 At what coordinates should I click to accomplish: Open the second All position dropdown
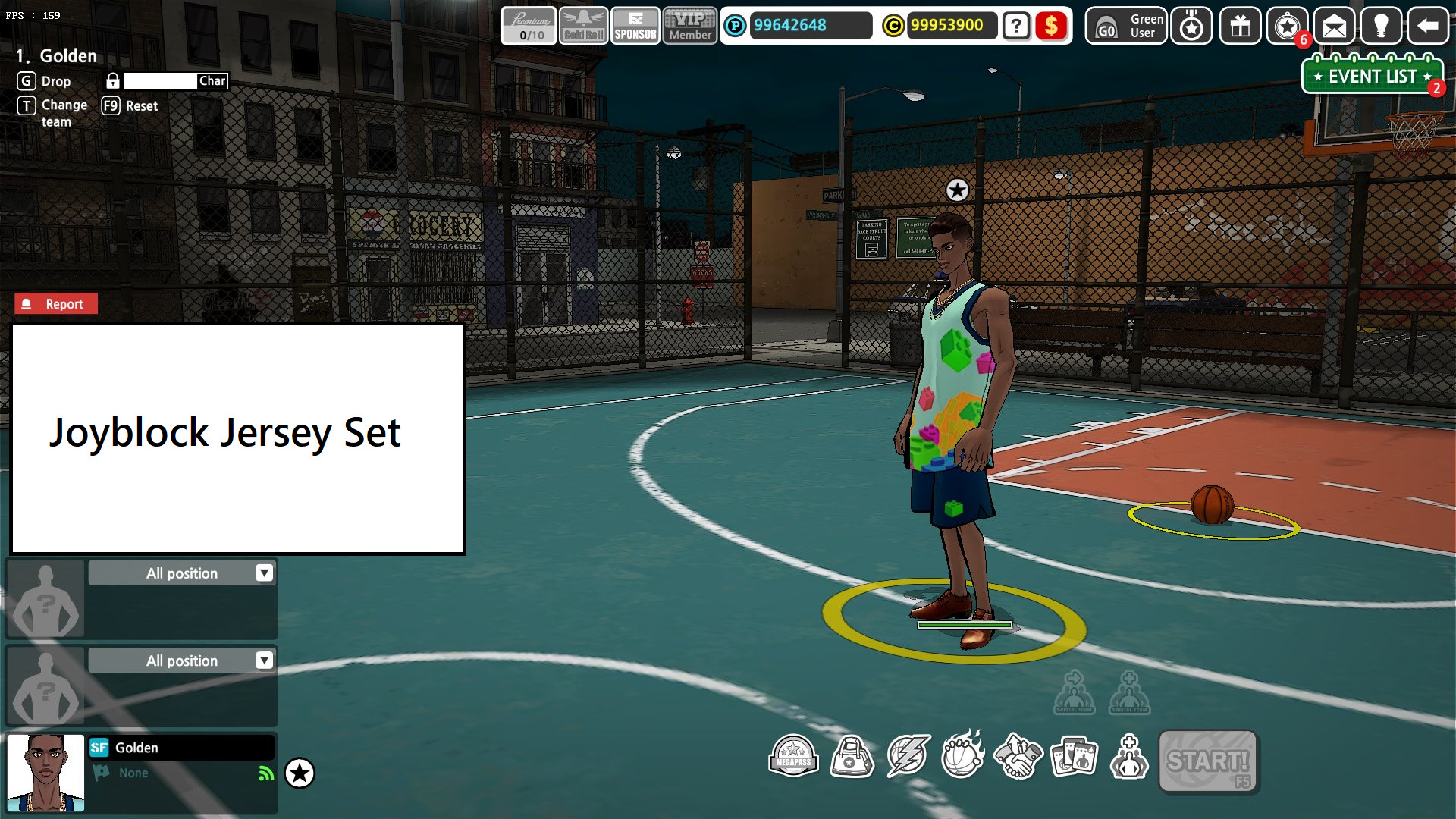[x=182, y=661]
